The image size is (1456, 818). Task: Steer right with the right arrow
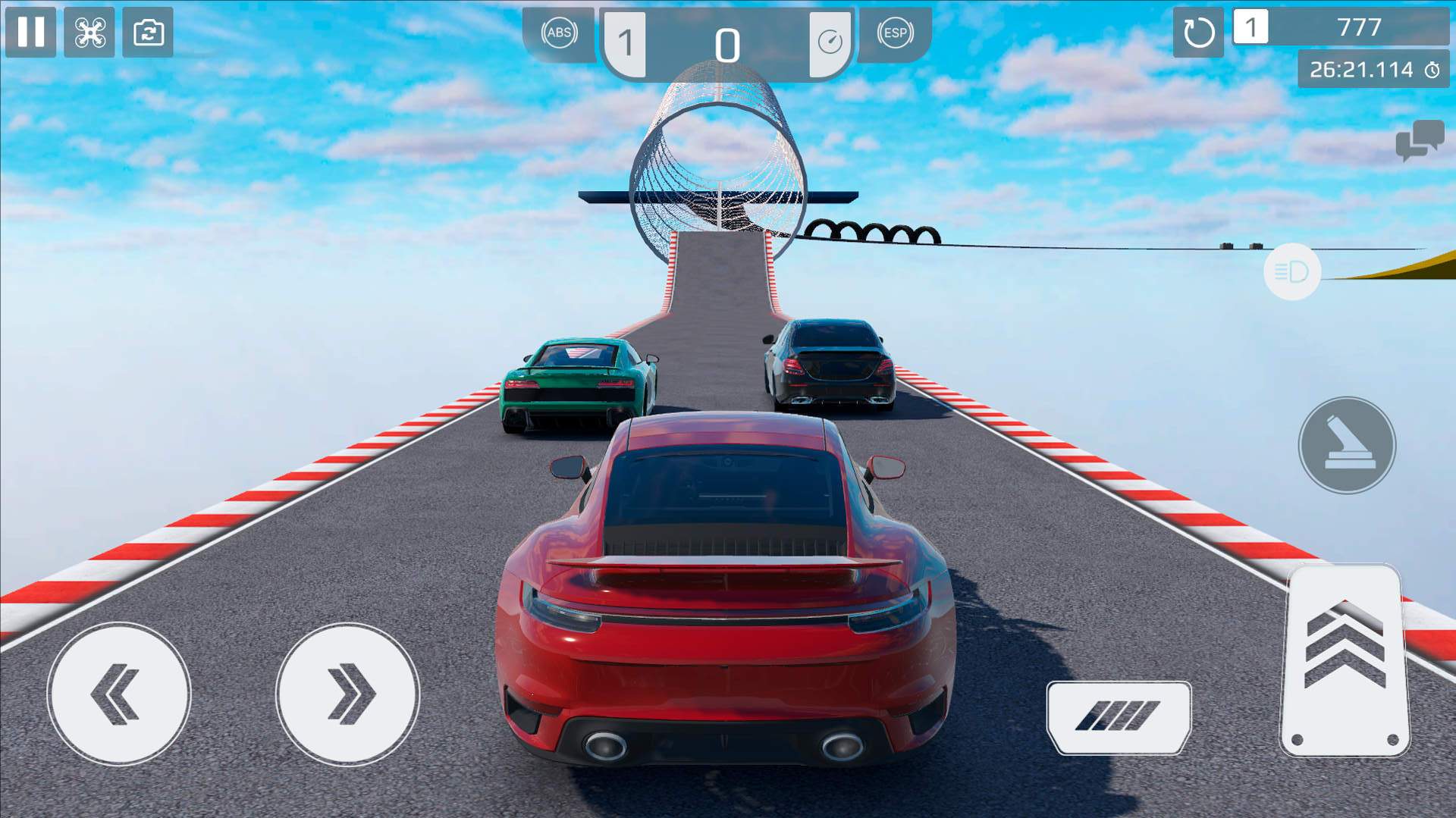[x=347, y=694]
